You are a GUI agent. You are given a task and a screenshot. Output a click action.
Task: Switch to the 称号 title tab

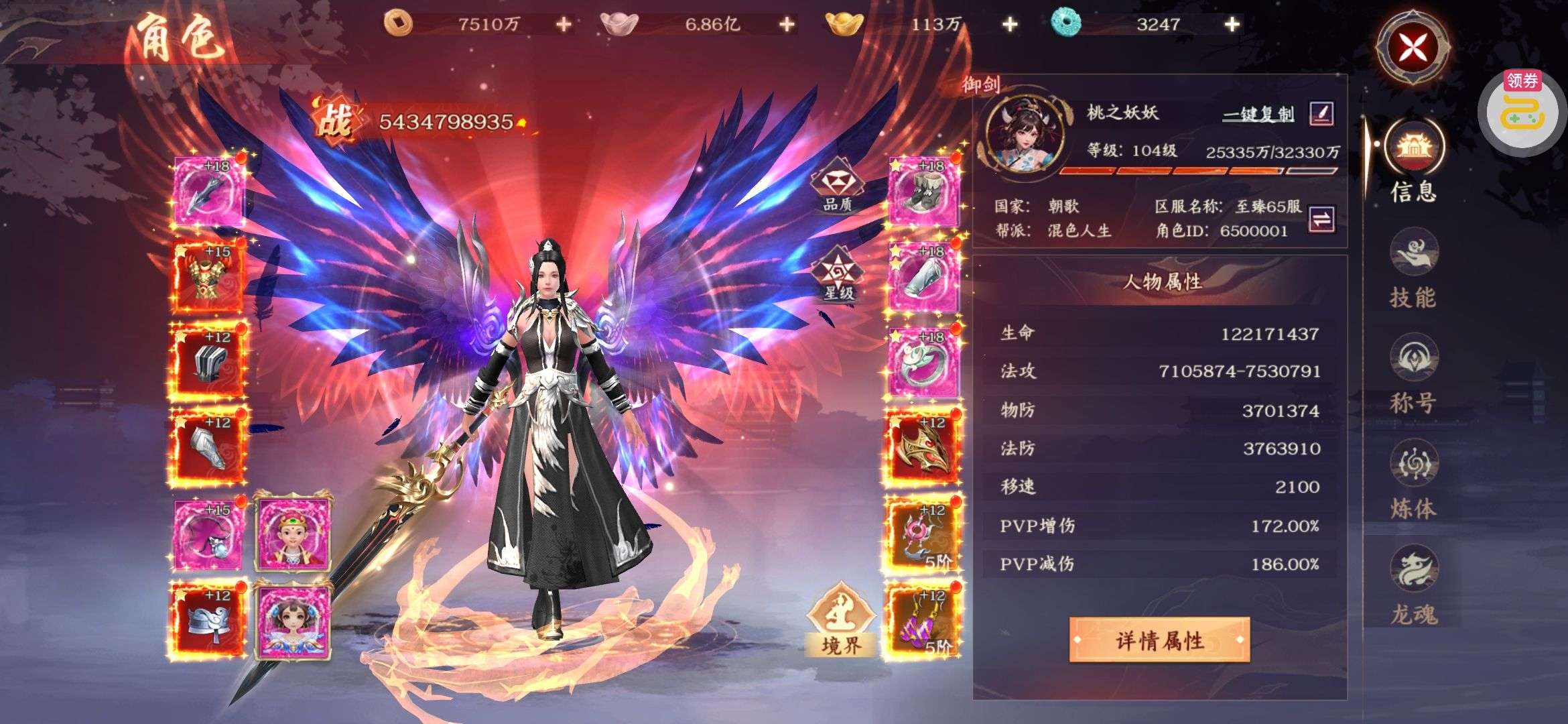(x=1413, y=374)
